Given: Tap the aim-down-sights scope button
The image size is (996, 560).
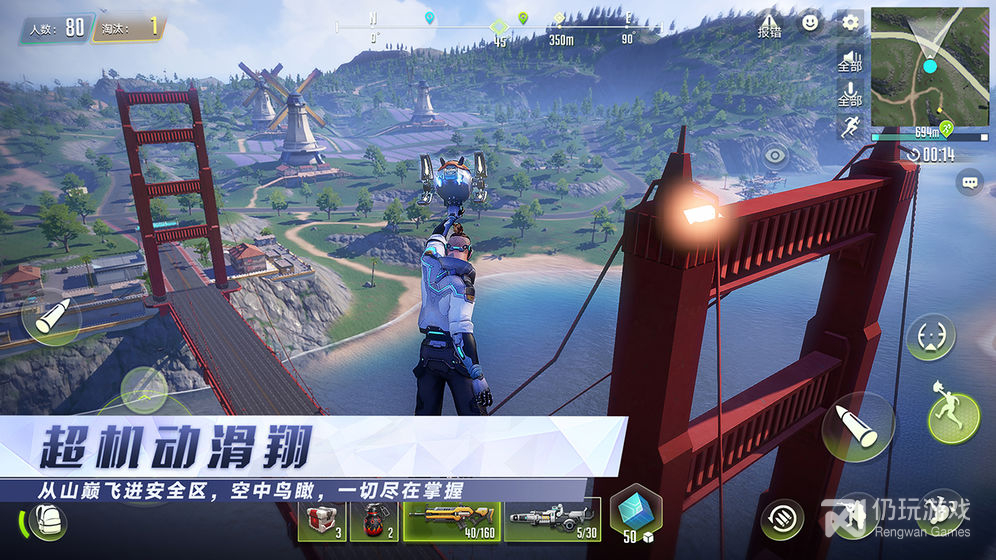Looking at the screenshot, I should coord(930,337).
